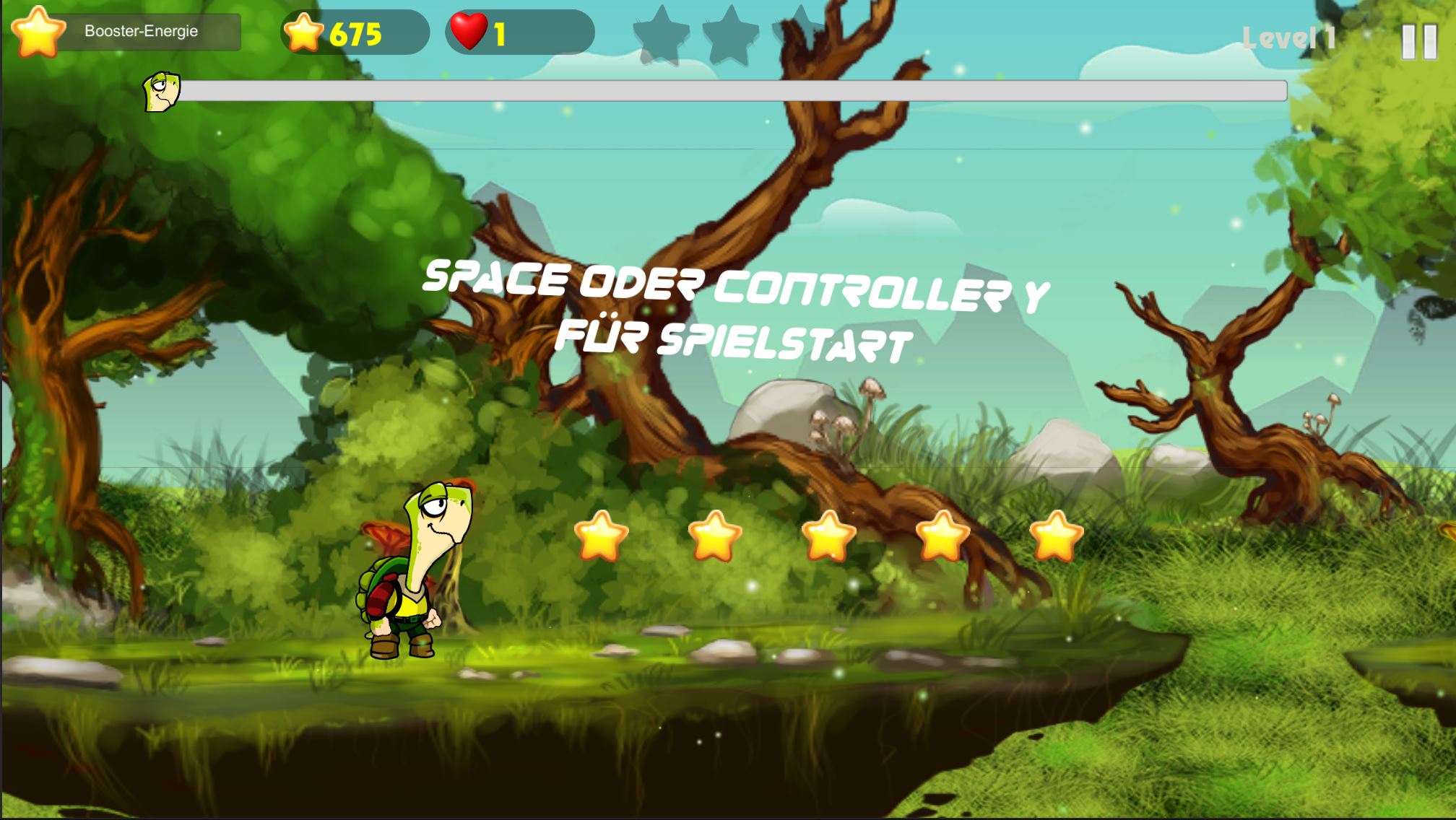Image resolution: width=1456 pixels, height=820 pixels.
Task: Pause the game with the pause button
Action: (1418, 41)
